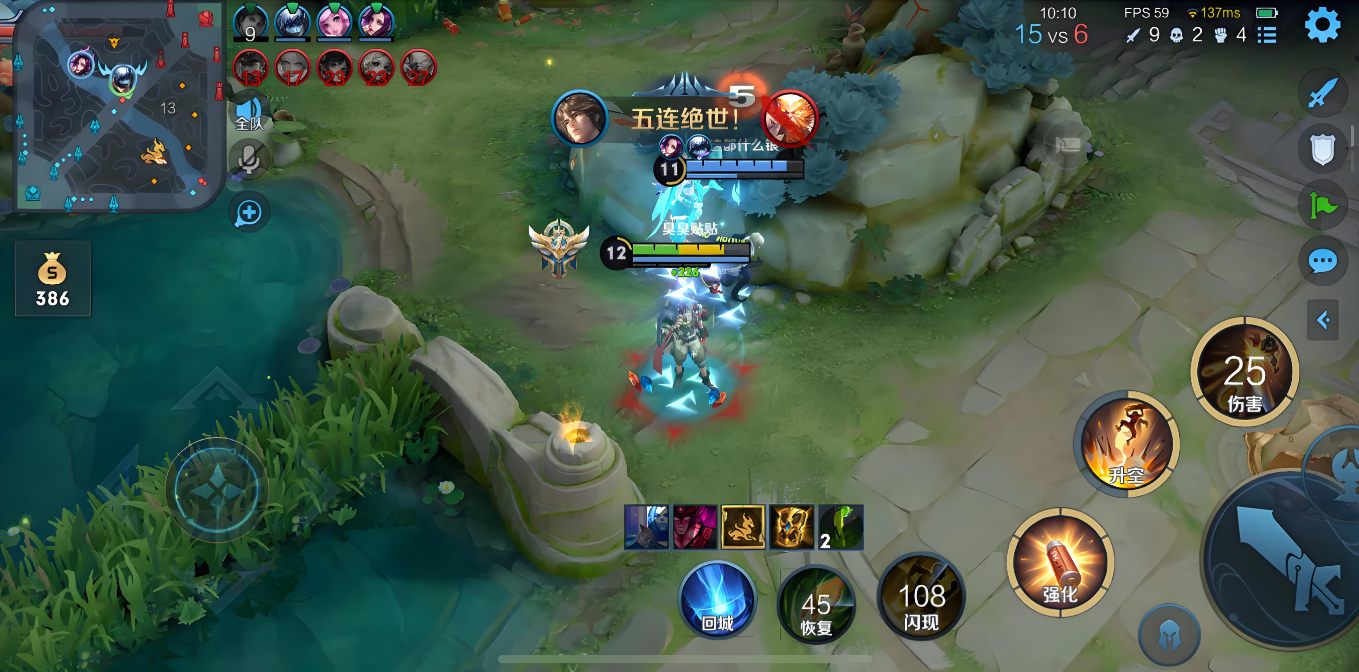
Task: Select the green ward item with count 2
Action: (841, 527)
